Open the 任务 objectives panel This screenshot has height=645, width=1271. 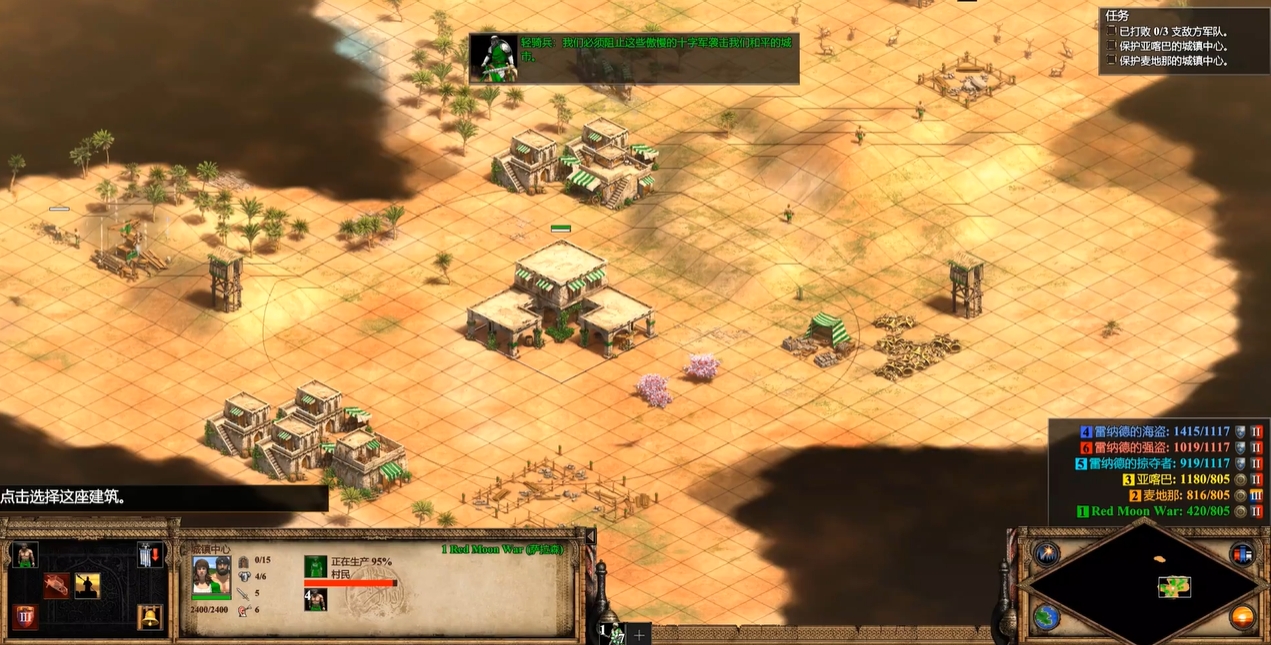(x=1117, y=15)
